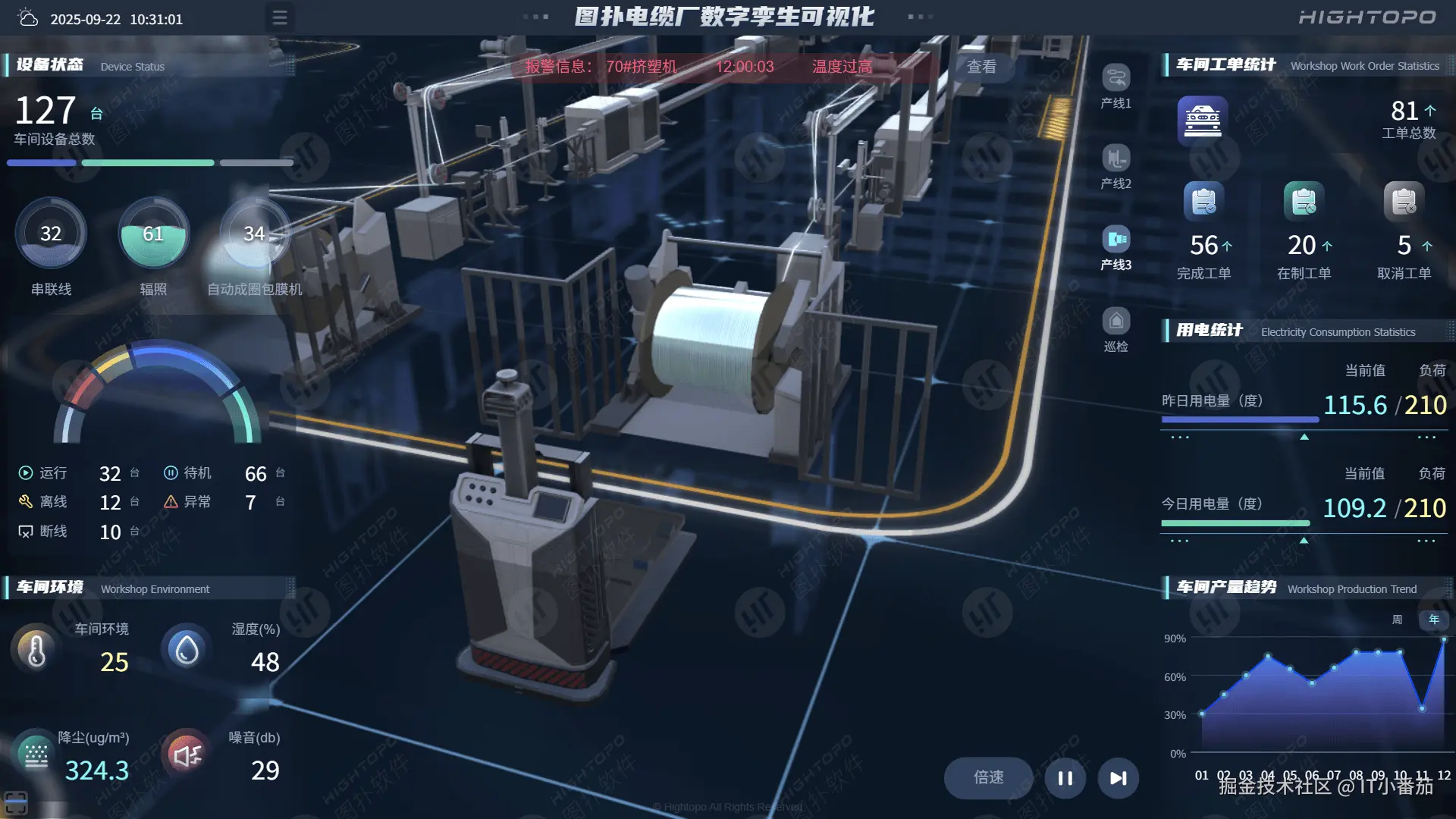Click the 完成工单 clipboard icon
Screen dimensions: 1456x819
point(1203,199)
